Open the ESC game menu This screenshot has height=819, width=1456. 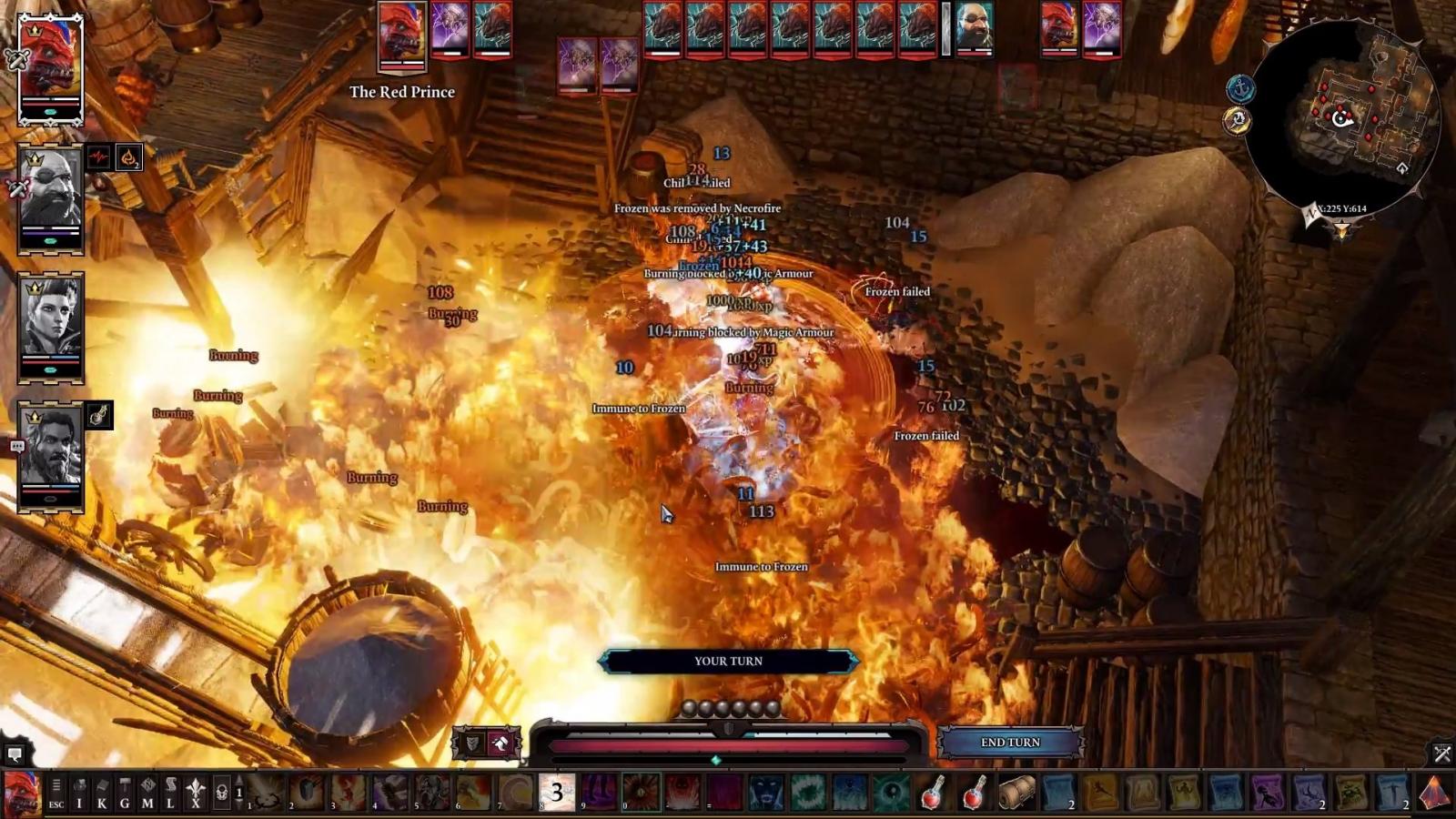pos(56,794)
